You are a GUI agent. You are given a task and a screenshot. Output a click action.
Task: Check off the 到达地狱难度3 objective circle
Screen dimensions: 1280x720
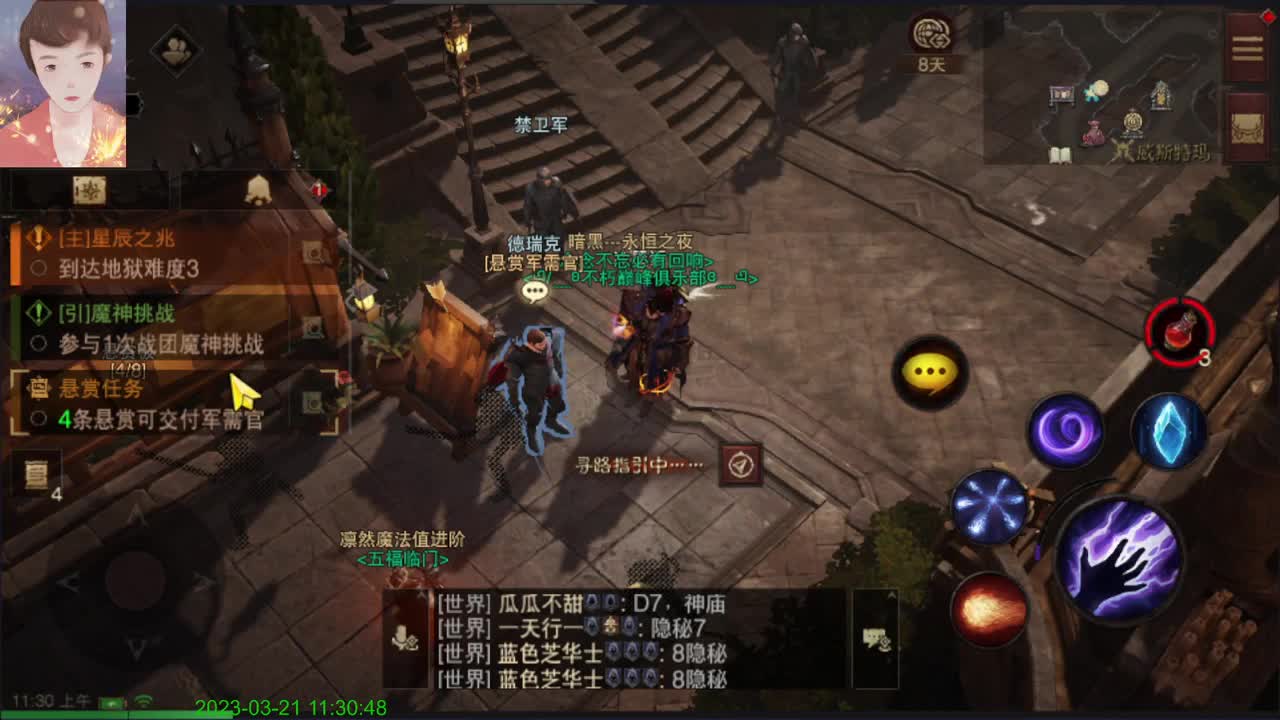(38, 266)
